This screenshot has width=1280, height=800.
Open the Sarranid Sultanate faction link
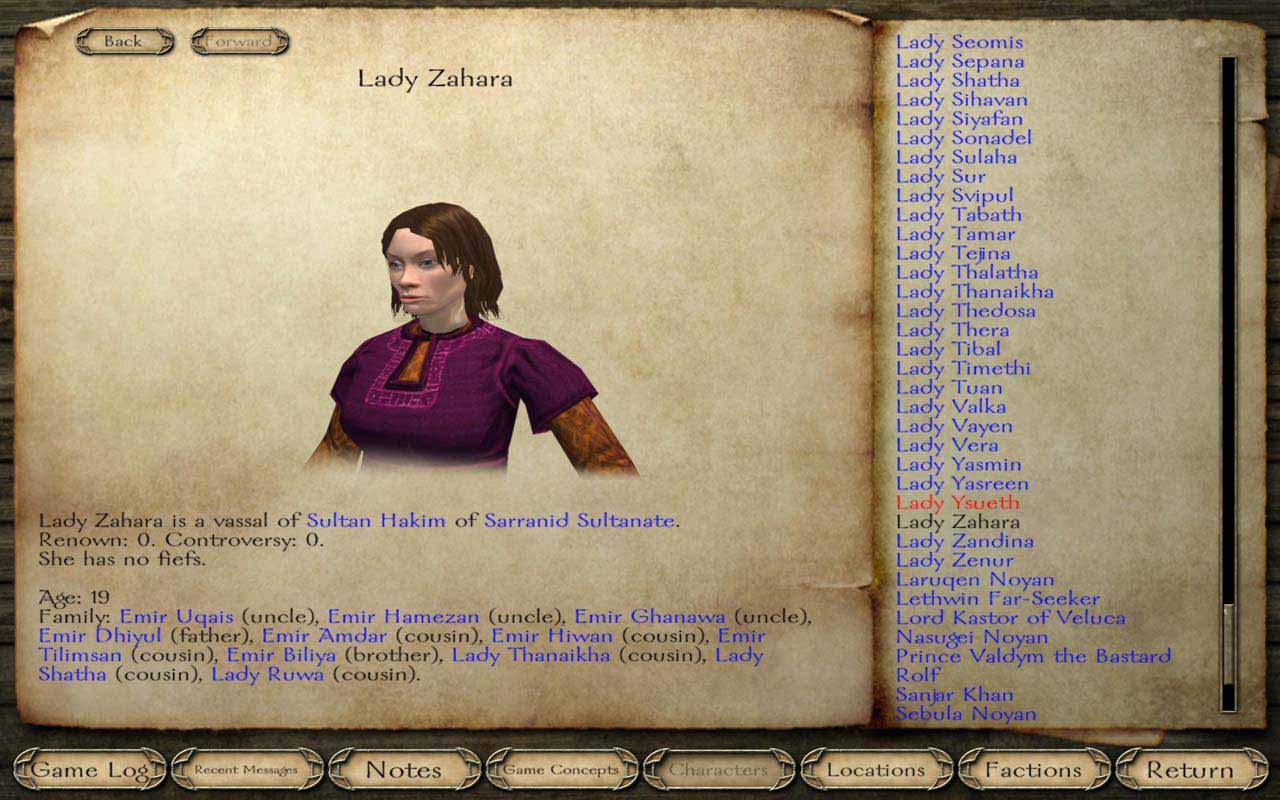point(580,521)
